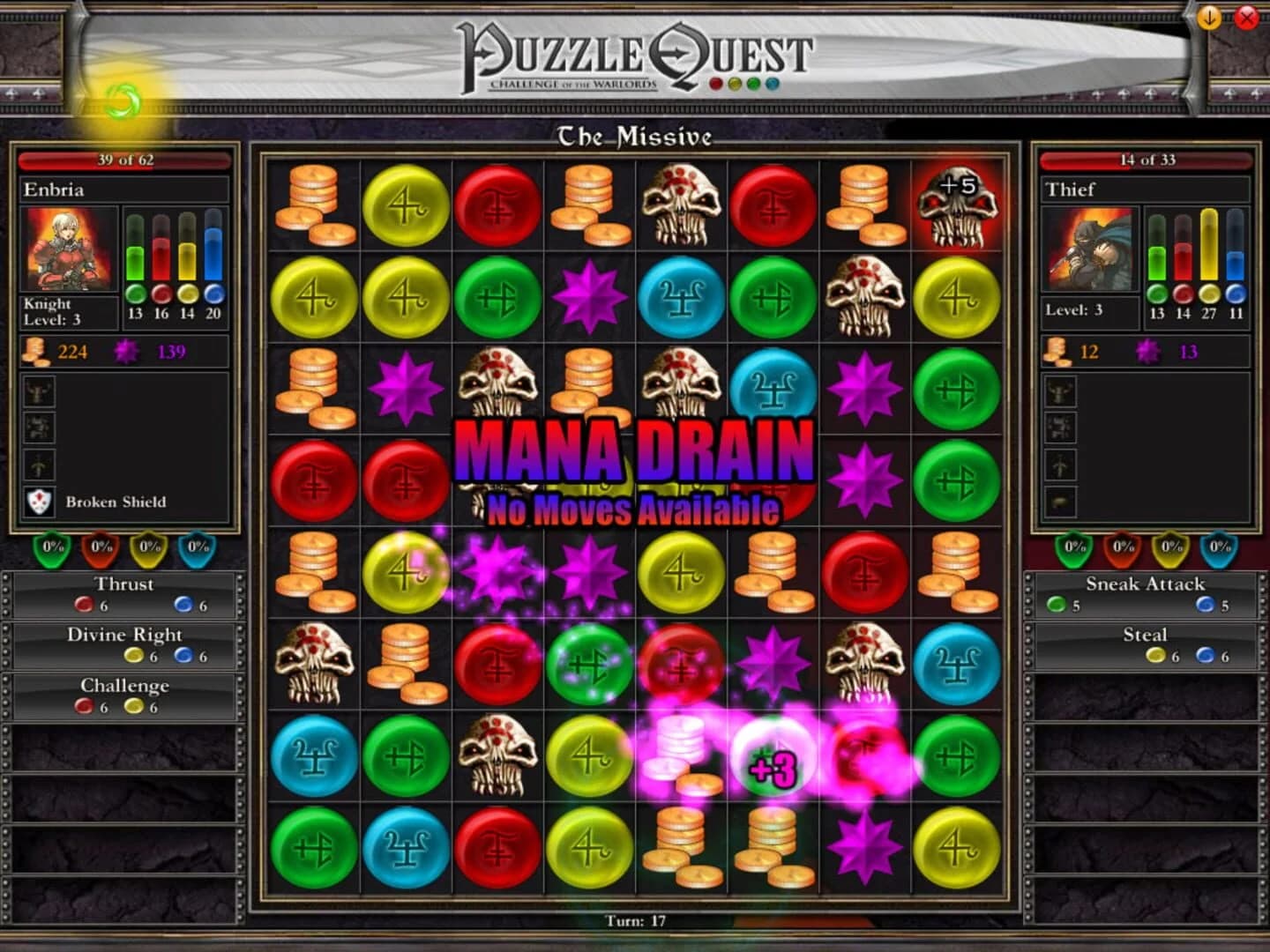Viewport: 1270px width, 952px height.
Task: Click a gold coin pile gem in top-left
Action: (x=313, y=205)
